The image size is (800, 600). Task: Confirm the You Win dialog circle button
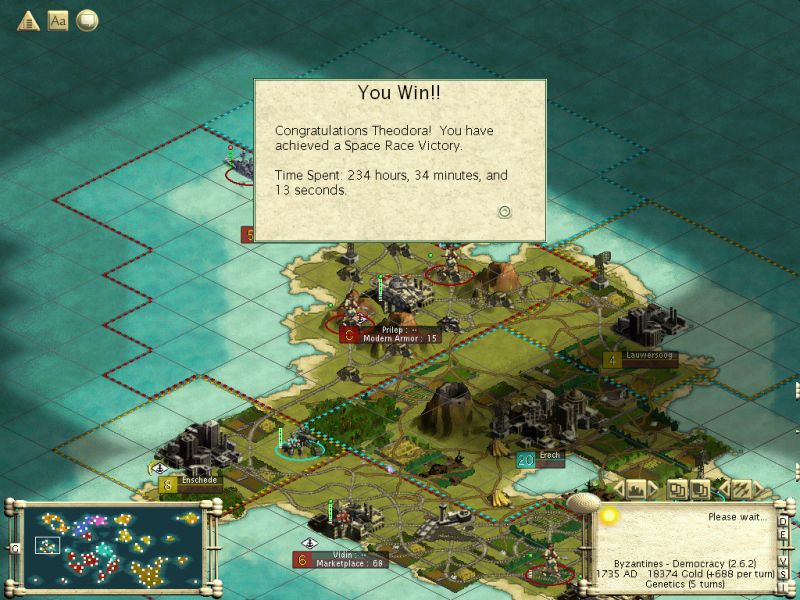click(x=505, y=211)
